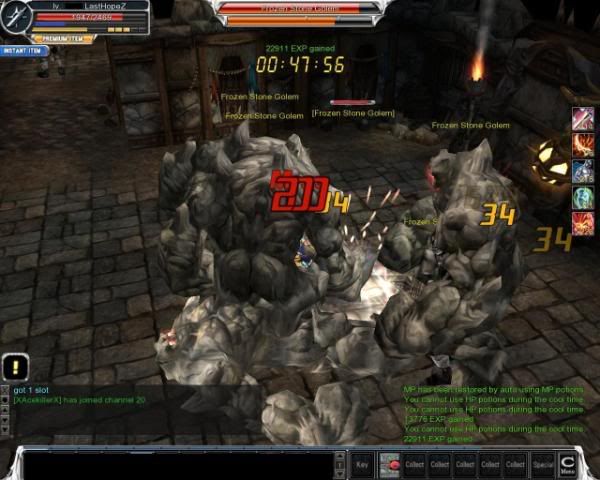Screen dimensions: 600x480
Task: Click the Key slot on the bottom bar
Action: (362, 464)
